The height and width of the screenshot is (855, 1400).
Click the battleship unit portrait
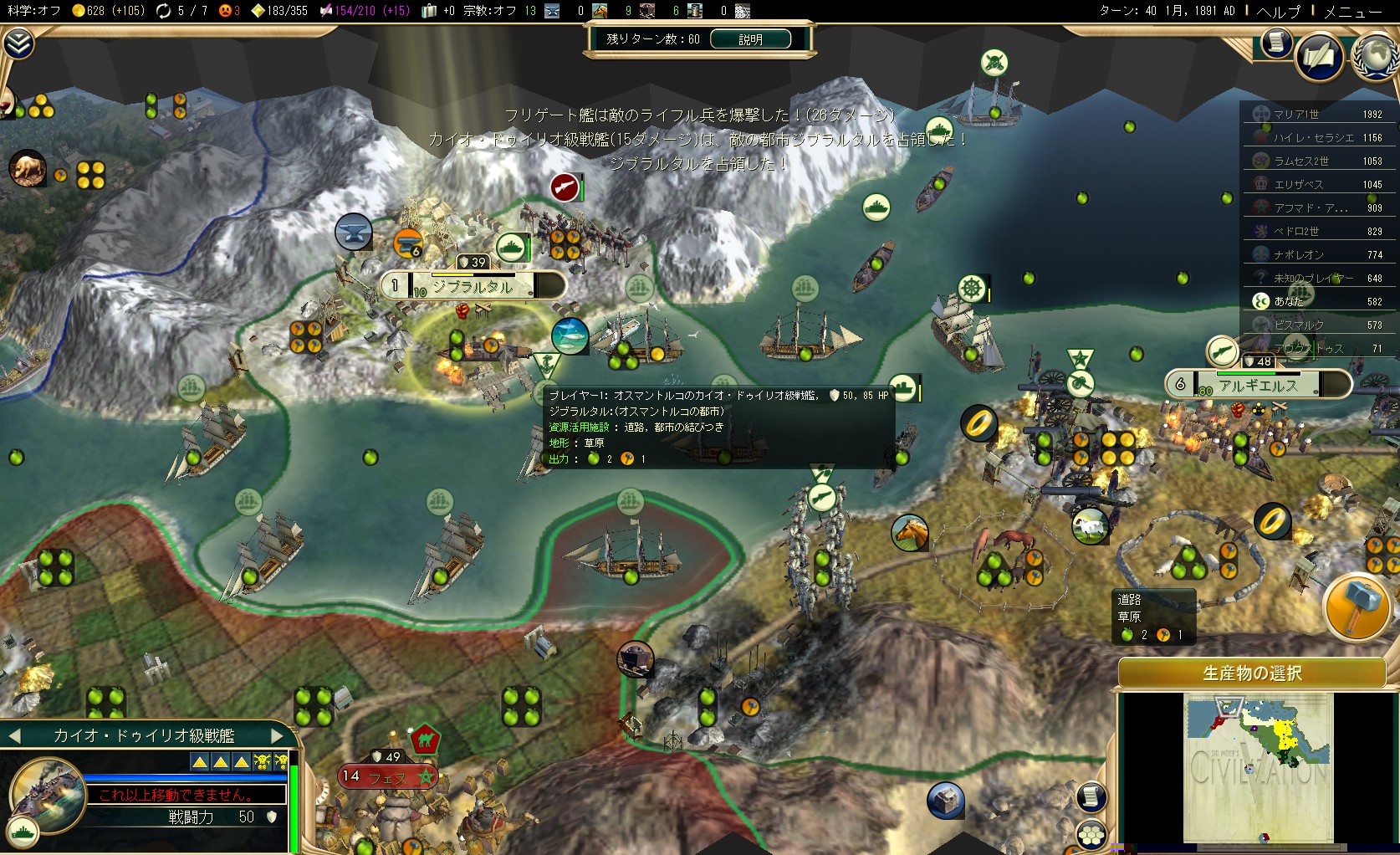(x=44, y=795)
